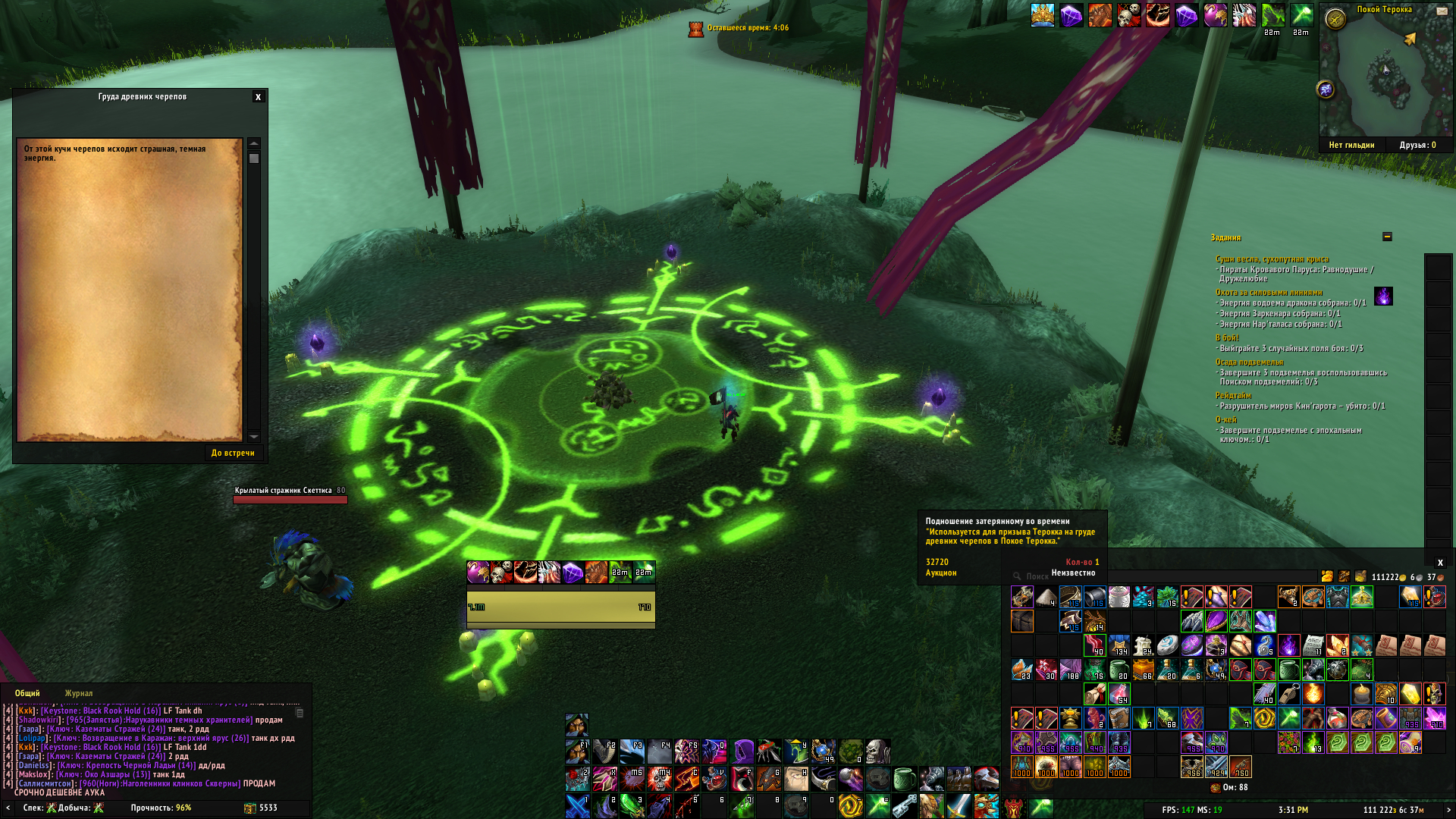1456x819 pixels.
Task: Open the Прочность durability readout panel
Action: coord(161,808)
